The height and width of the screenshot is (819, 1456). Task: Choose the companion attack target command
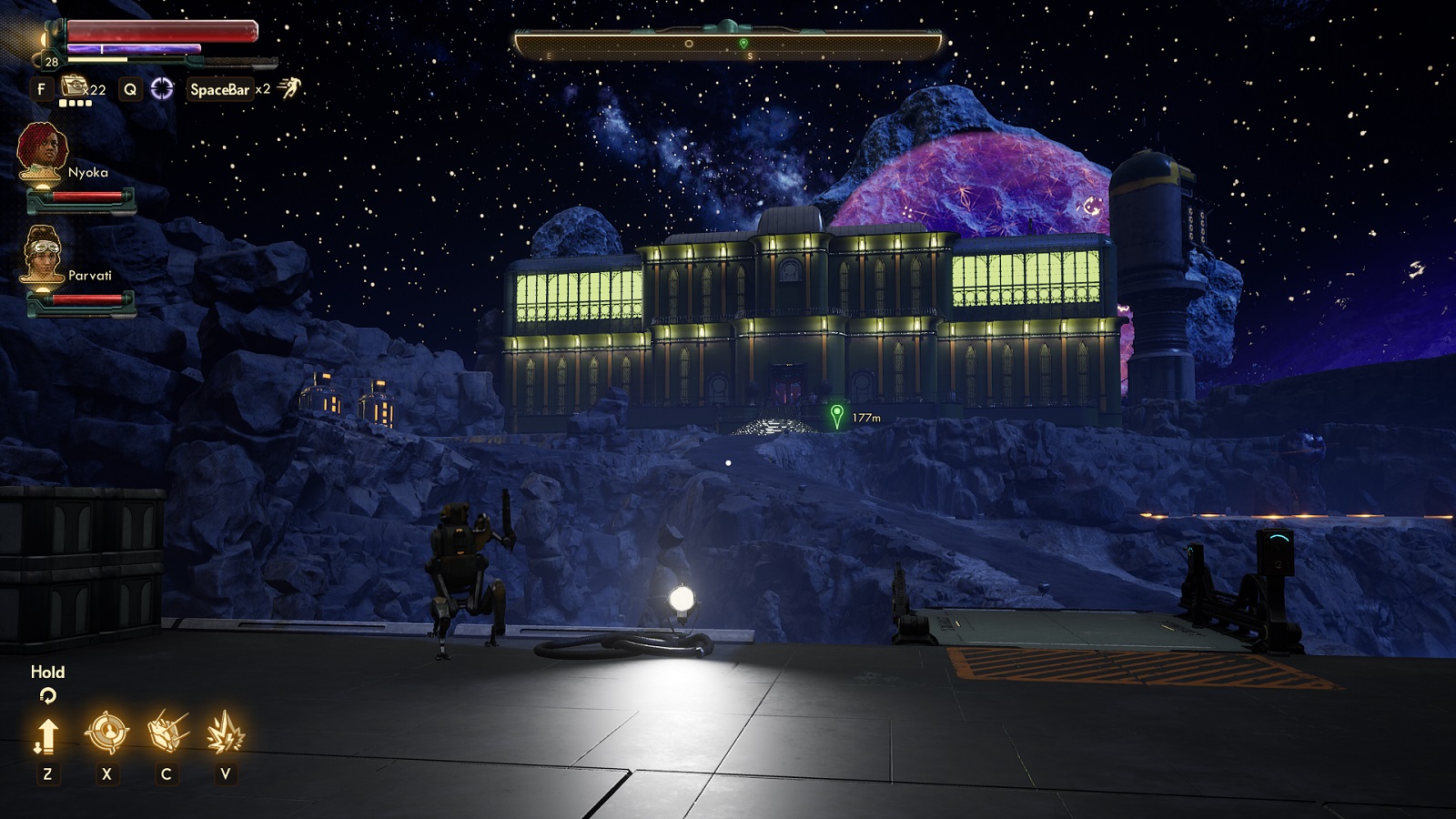click(x=106, y=733)
